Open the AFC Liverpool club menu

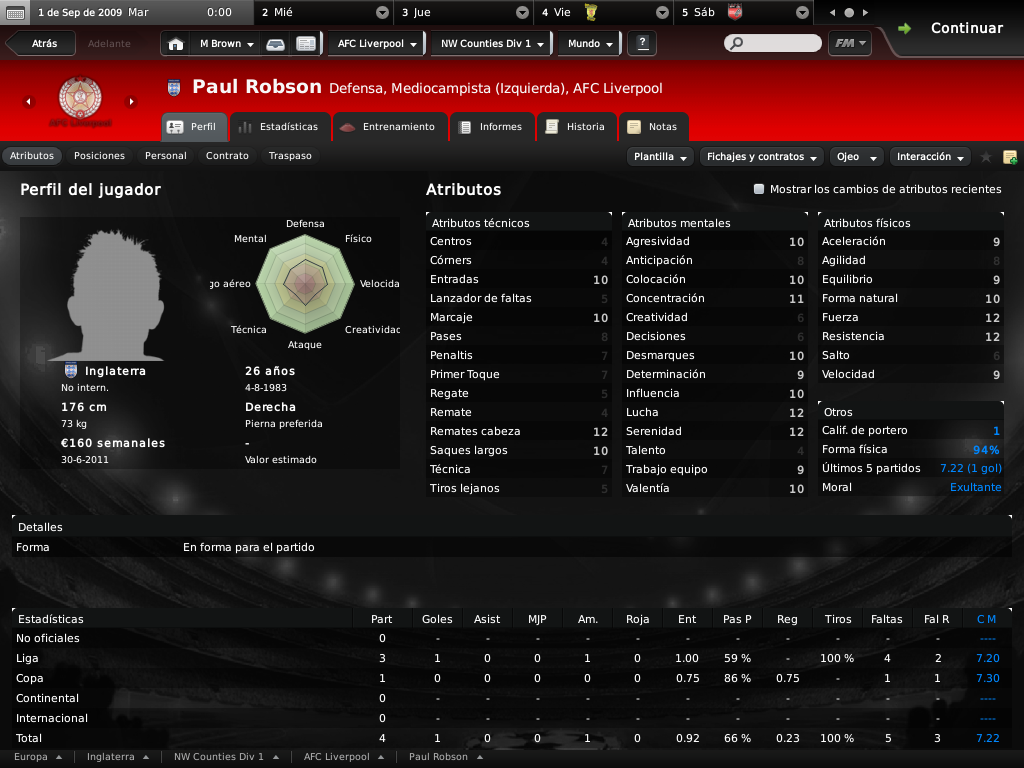[376, 44]
